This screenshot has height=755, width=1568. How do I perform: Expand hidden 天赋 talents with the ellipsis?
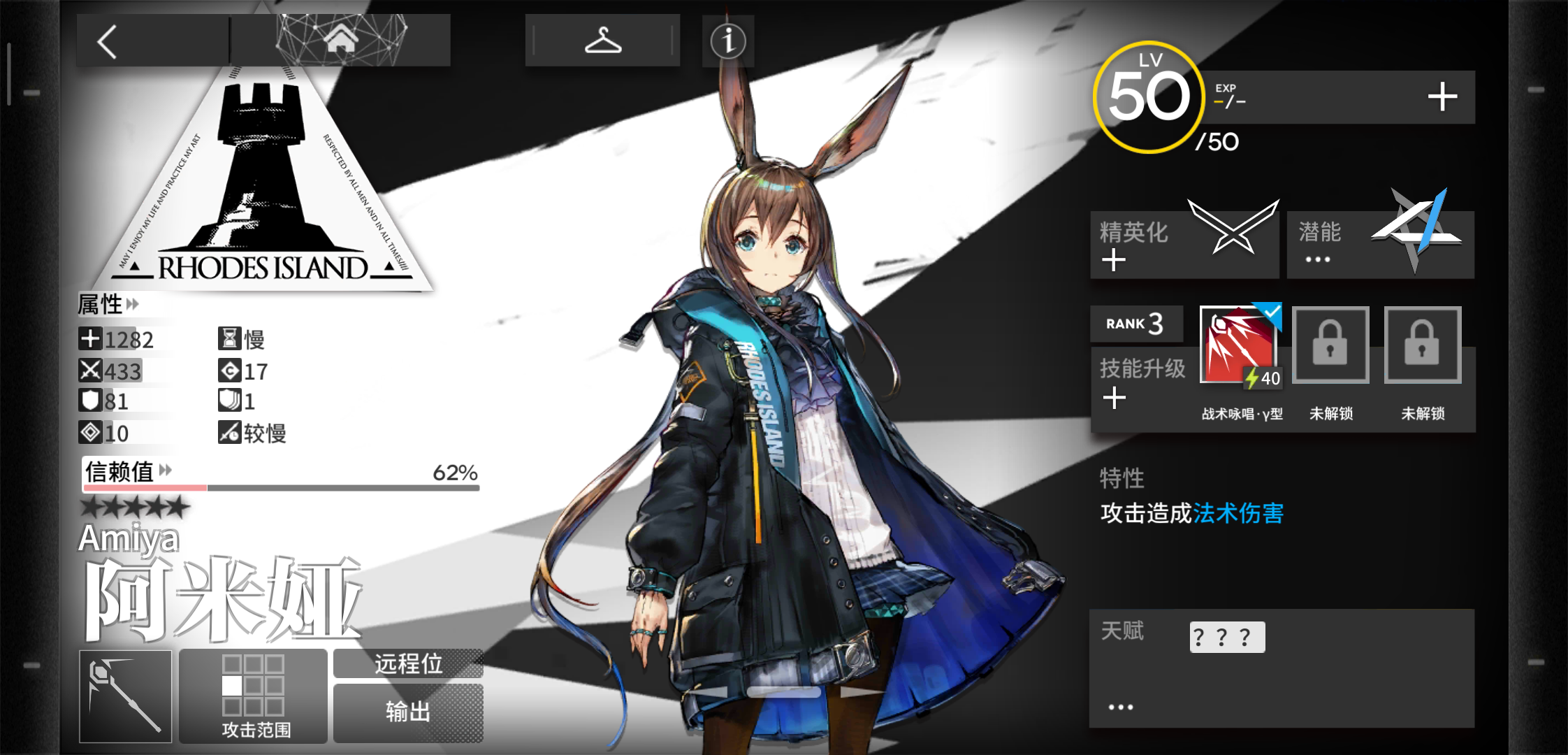(x=1119, y=706)
